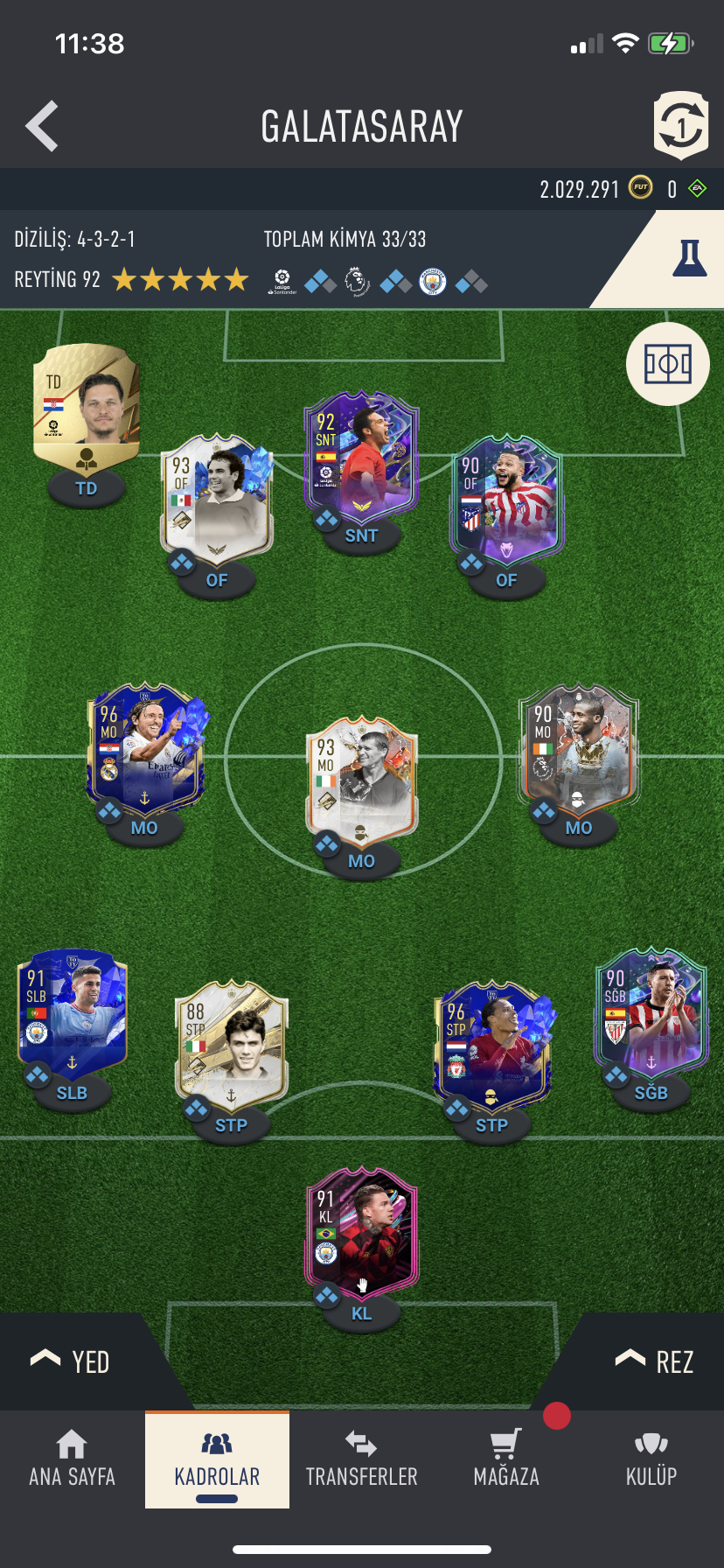This screenshot has height=1568, width=724.
Task: Select the 88 STP icon defender card
Action: [231, 1046]
